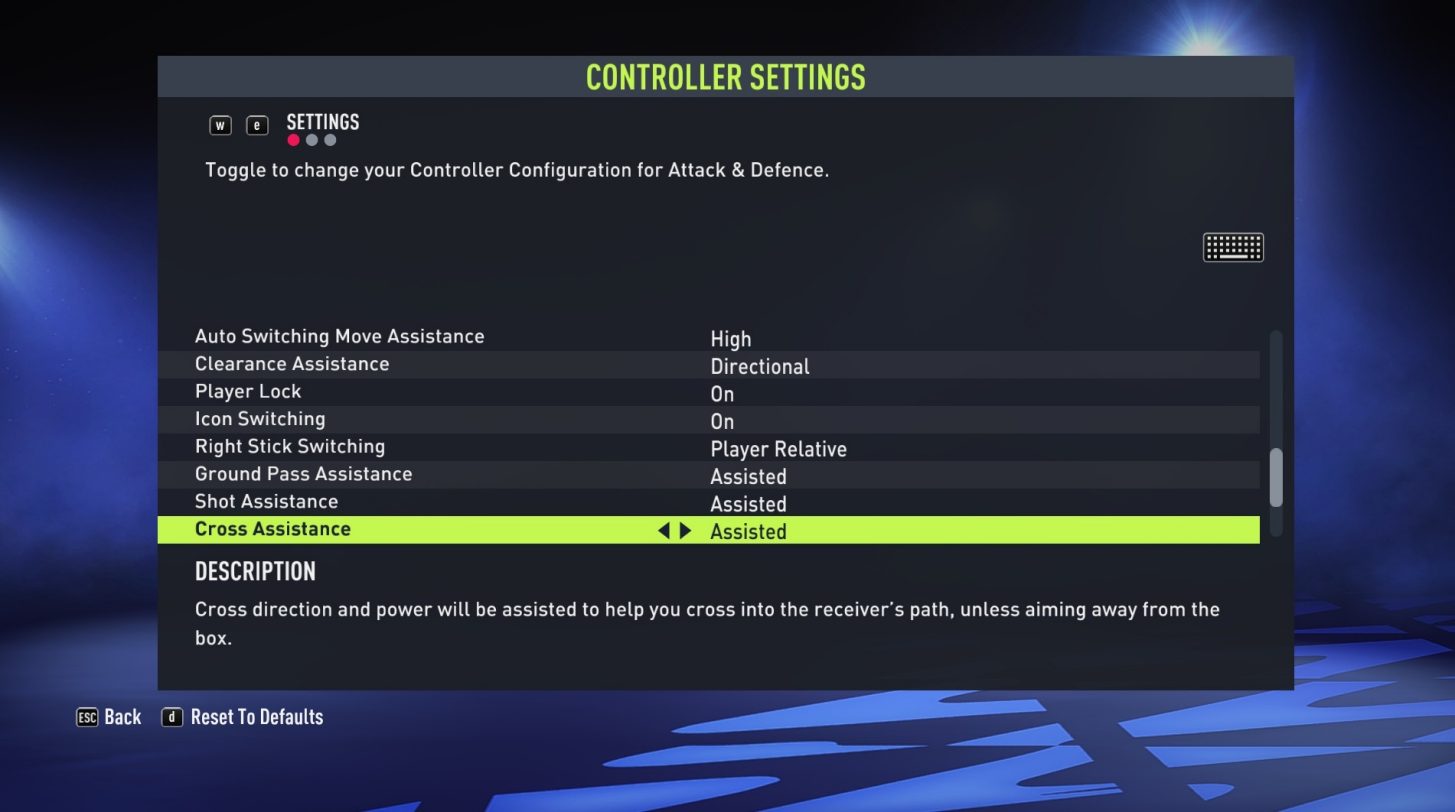Click the scrollbar thumb on the right
Image resolution: width=1455 pixels, height=812 pixels.
[1277, 476]
